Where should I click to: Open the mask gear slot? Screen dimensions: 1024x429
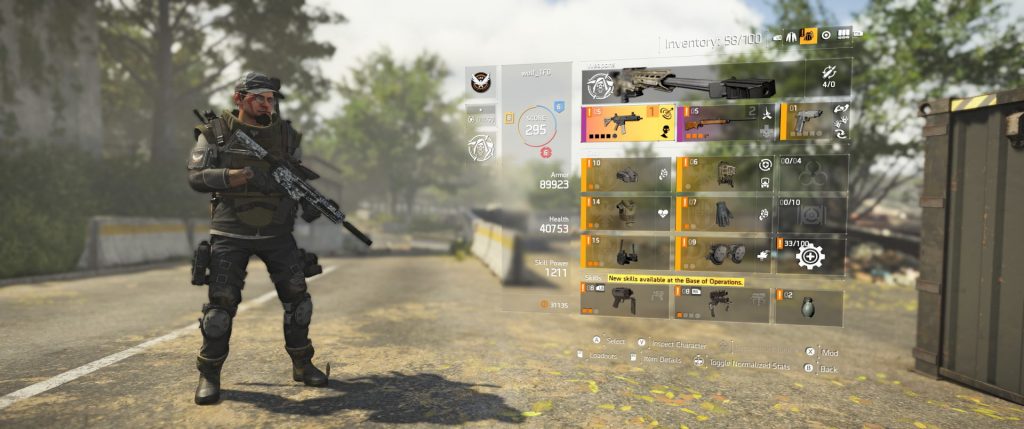[x=626, y=174]
